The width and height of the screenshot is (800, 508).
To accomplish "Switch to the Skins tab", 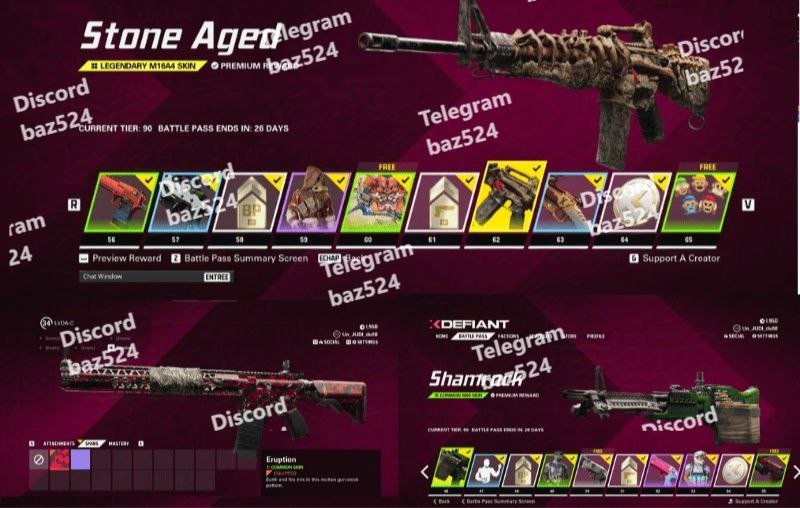I will click(91, 444).
